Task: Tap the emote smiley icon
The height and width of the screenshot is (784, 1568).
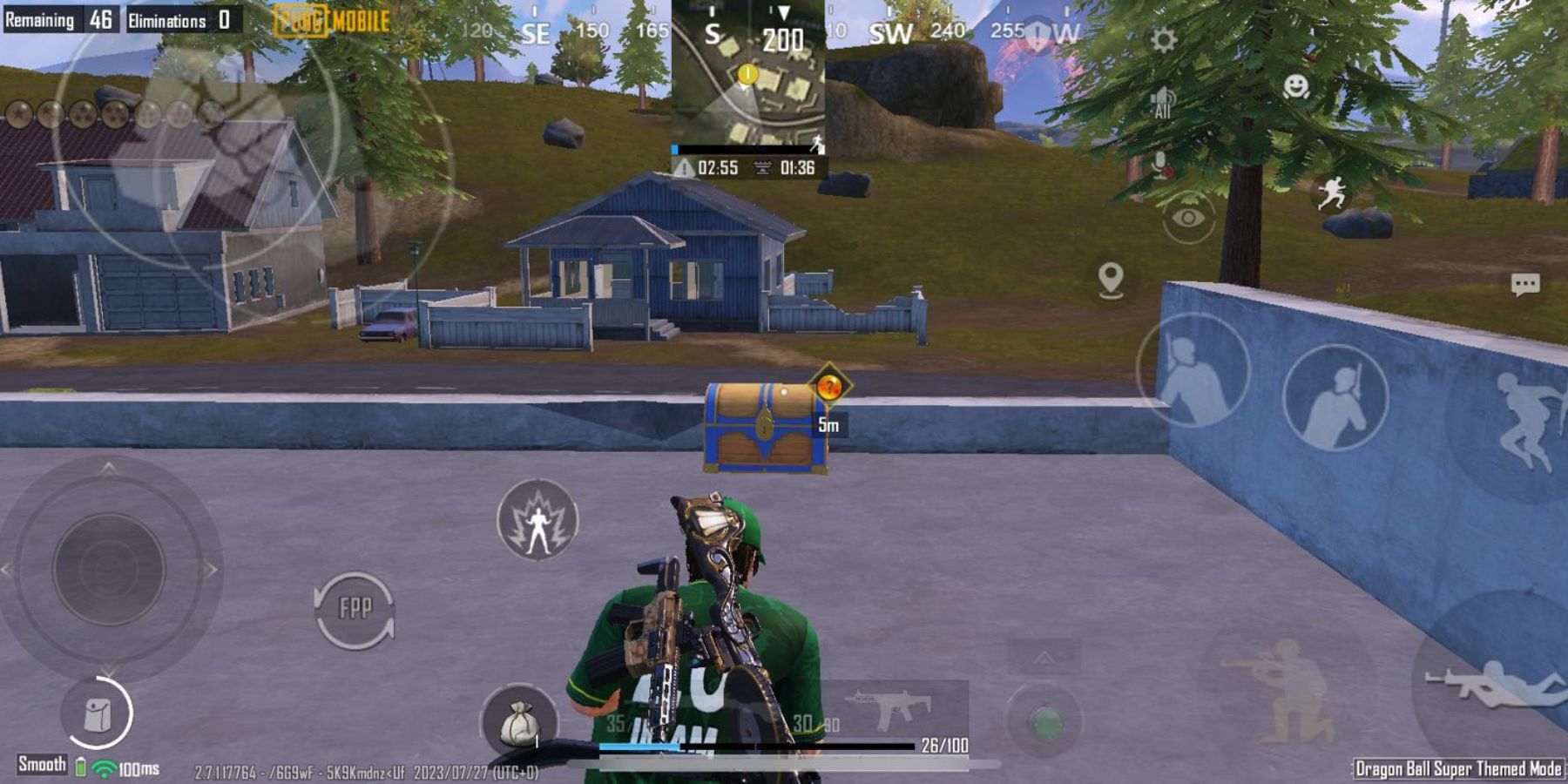Action: pyautogui.click(x=1298, y=88)
